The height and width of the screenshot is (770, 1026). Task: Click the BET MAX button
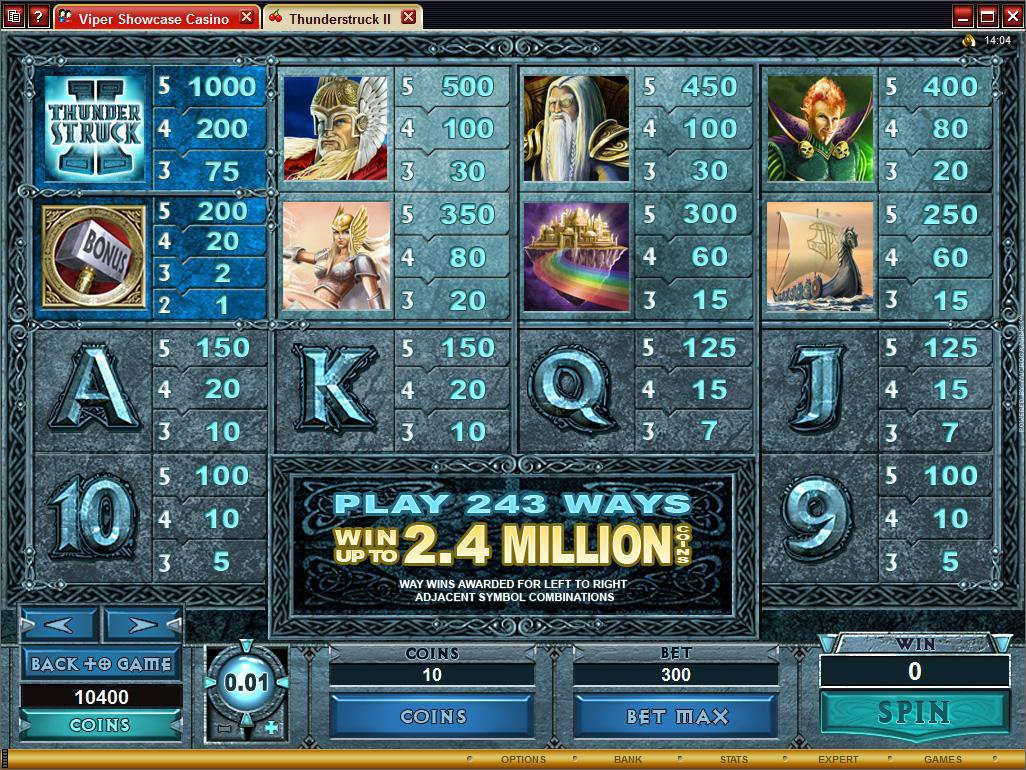point(676,716)
